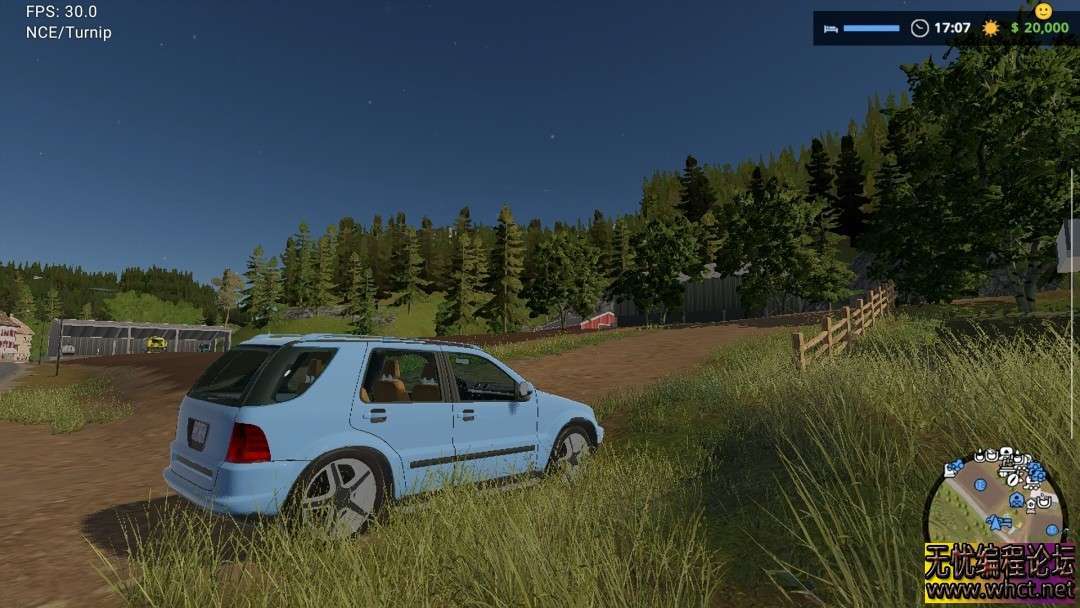Click the clock icon beside 17:07
The height and width of the screenshot is (608, 1080).
[920, 28]
